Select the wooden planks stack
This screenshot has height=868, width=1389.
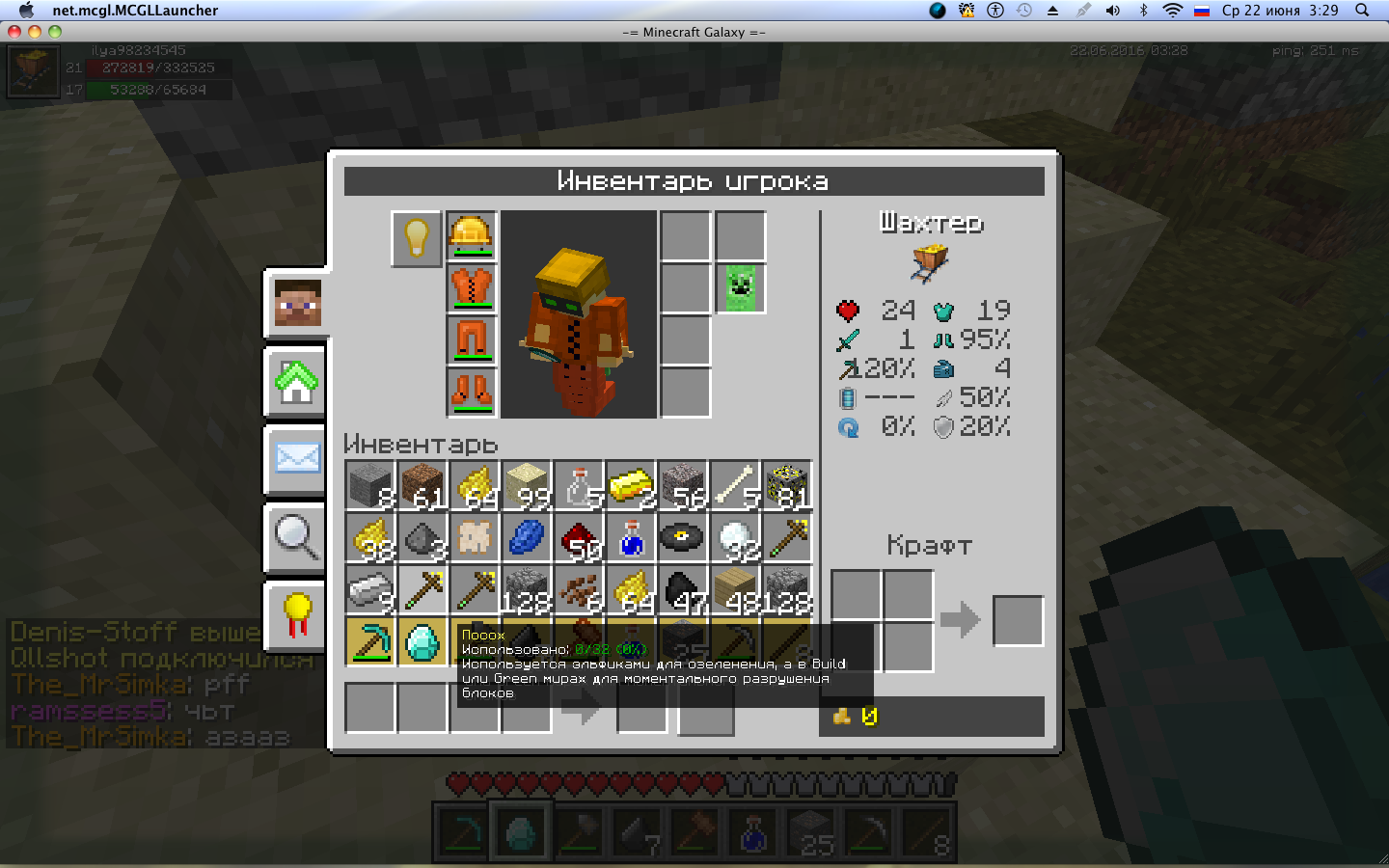[x=735, y=589]
